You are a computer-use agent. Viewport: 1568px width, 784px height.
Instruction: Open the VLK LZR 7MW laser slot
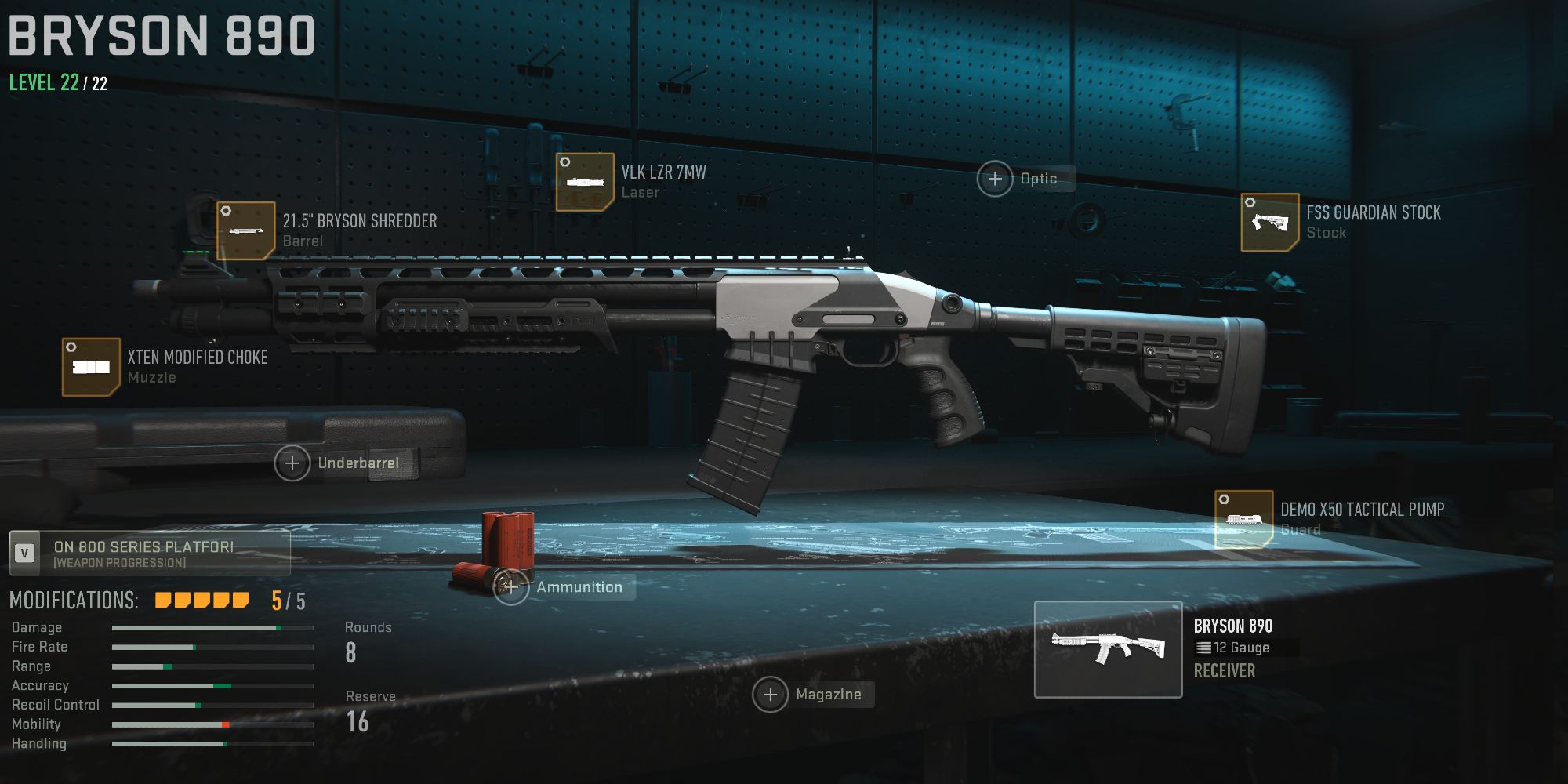click(585, 182)
